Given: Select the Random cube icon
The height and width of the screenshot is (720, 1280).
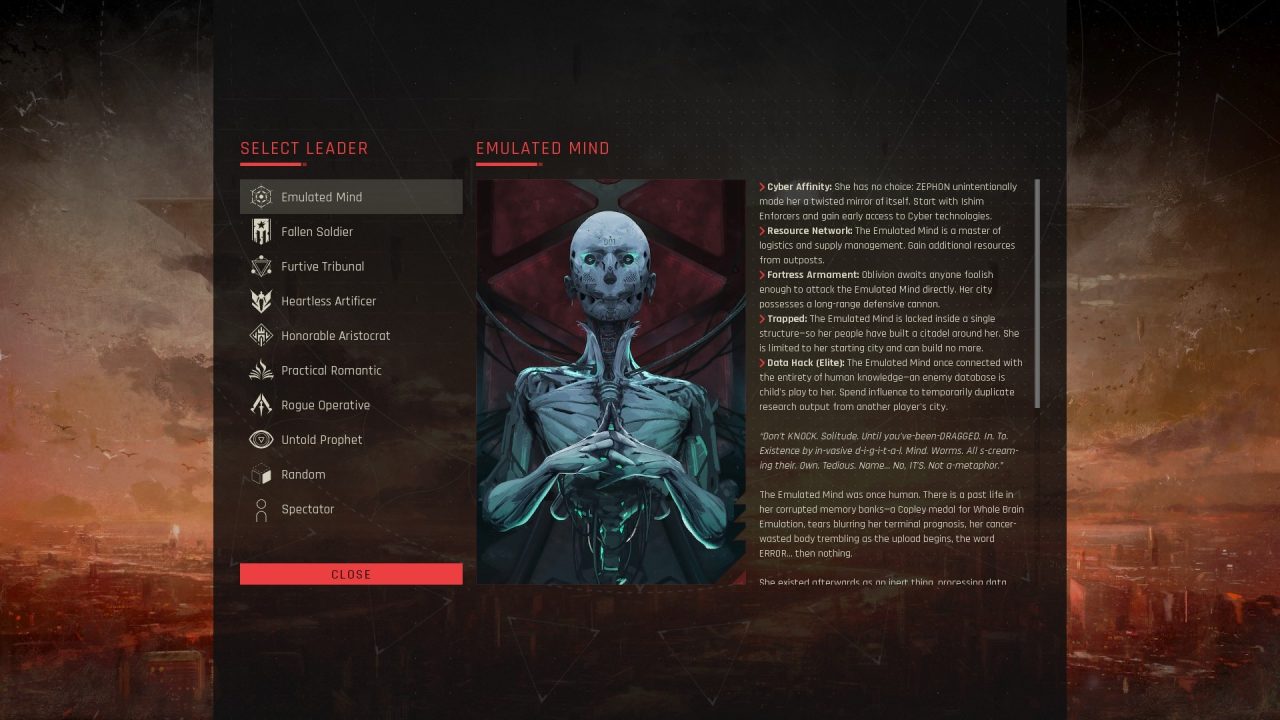Looking at the screenshot, I should [260, 474].
